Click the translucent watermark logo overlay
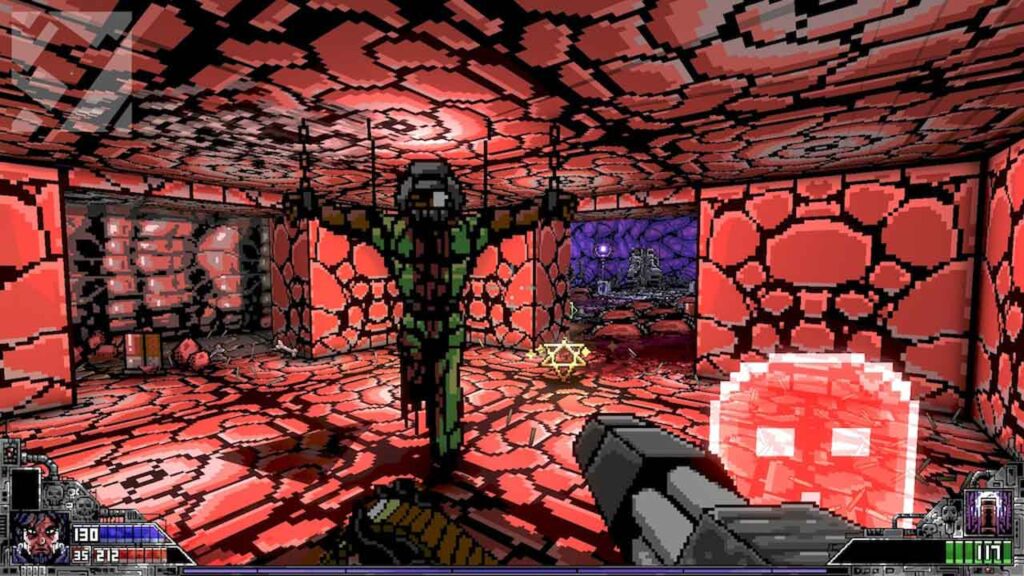 coord(68,70)
